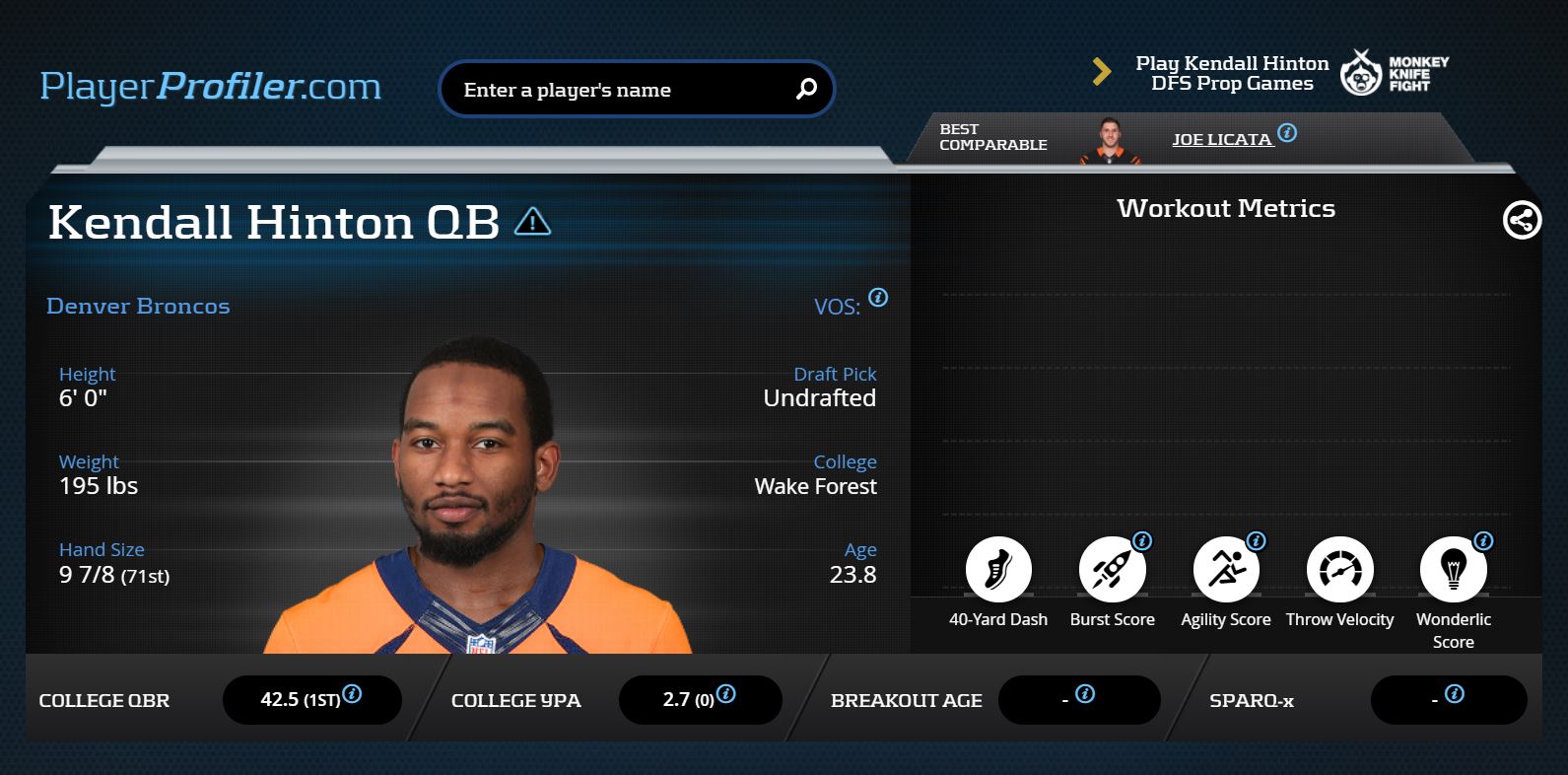Select the Agility Score runner icon
Viewport: 1568px width, 775px height.
tap(1226, 570)
